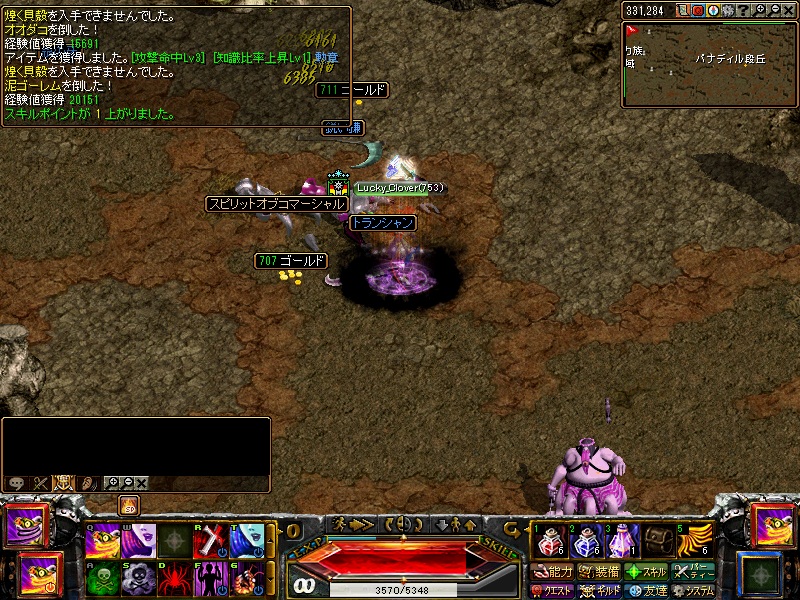Open the システム (System) menu

[x=693, y=591]
